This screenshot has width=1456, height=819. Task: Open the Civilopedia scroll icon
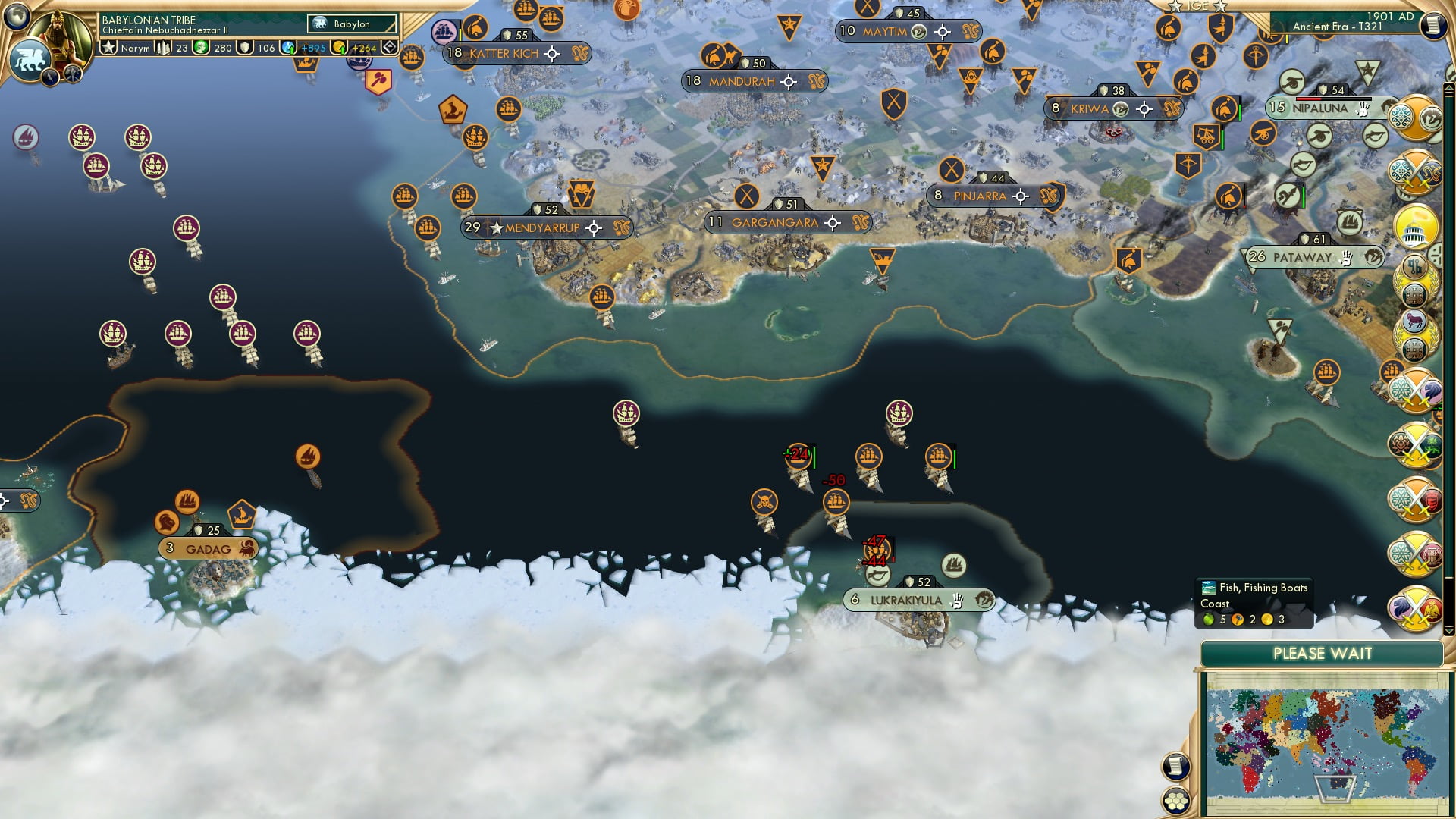click(1175, 765)
